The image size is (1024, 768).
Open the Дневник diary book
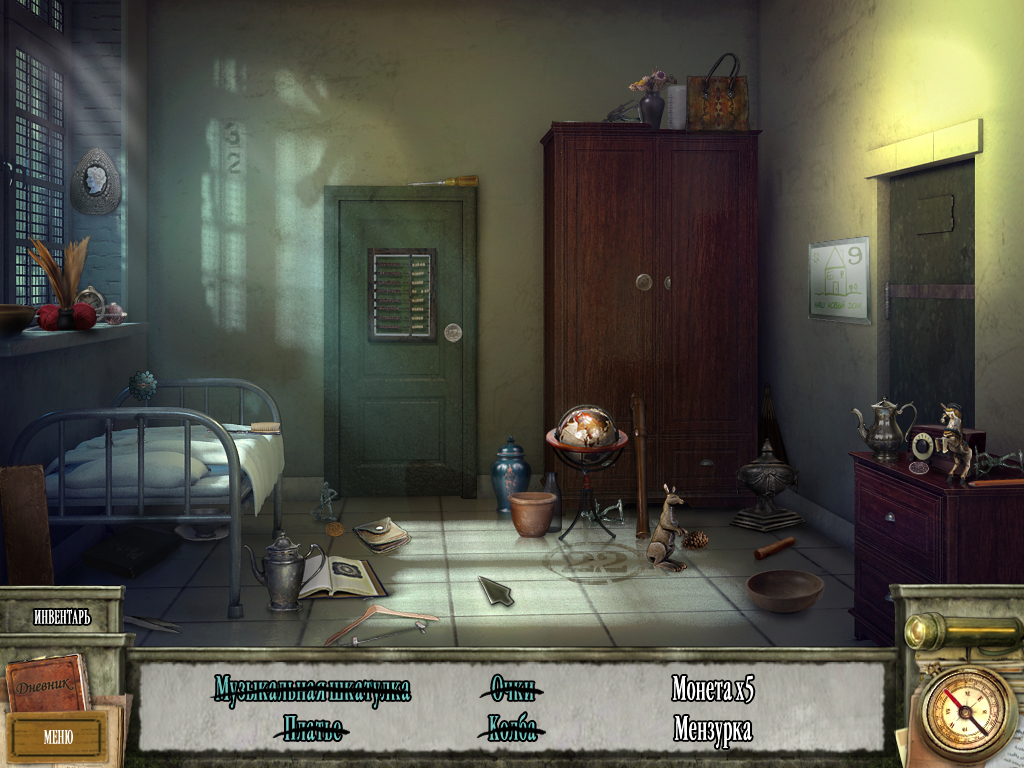coord(47,682)
